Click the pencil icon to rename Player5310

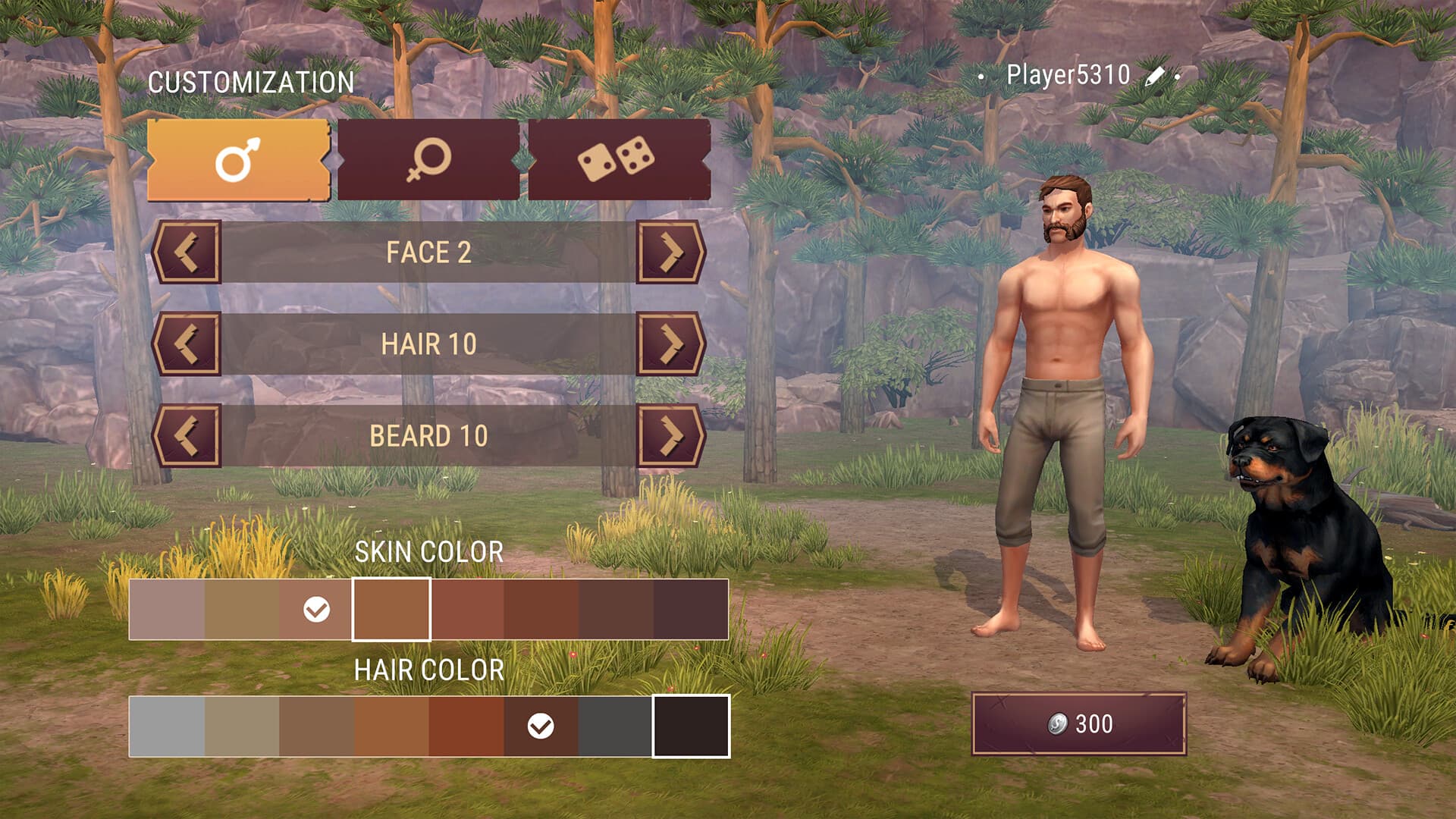1153,76
